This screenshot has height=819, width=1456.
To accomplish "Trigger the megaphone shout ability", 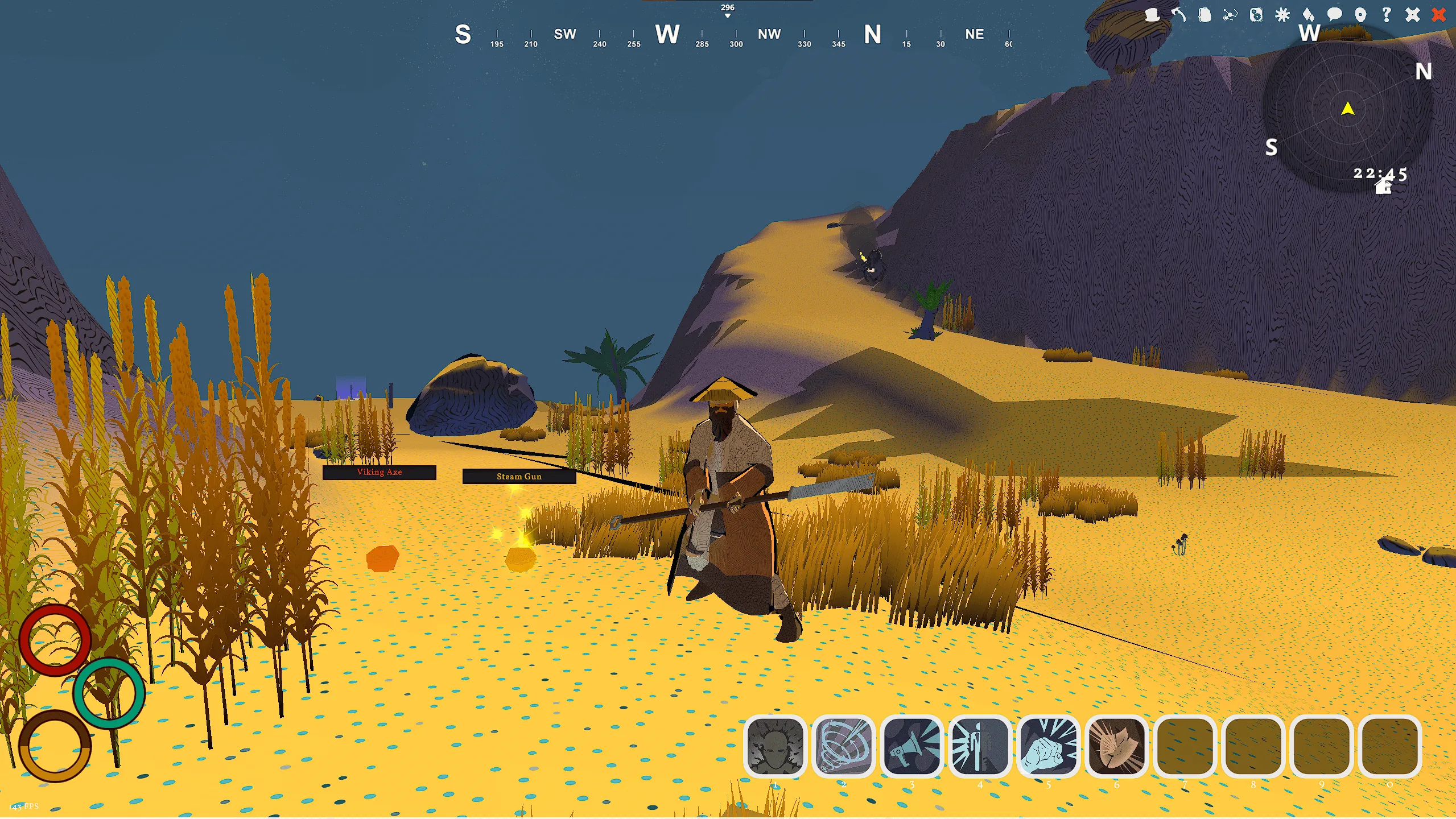I will [911, 746].
